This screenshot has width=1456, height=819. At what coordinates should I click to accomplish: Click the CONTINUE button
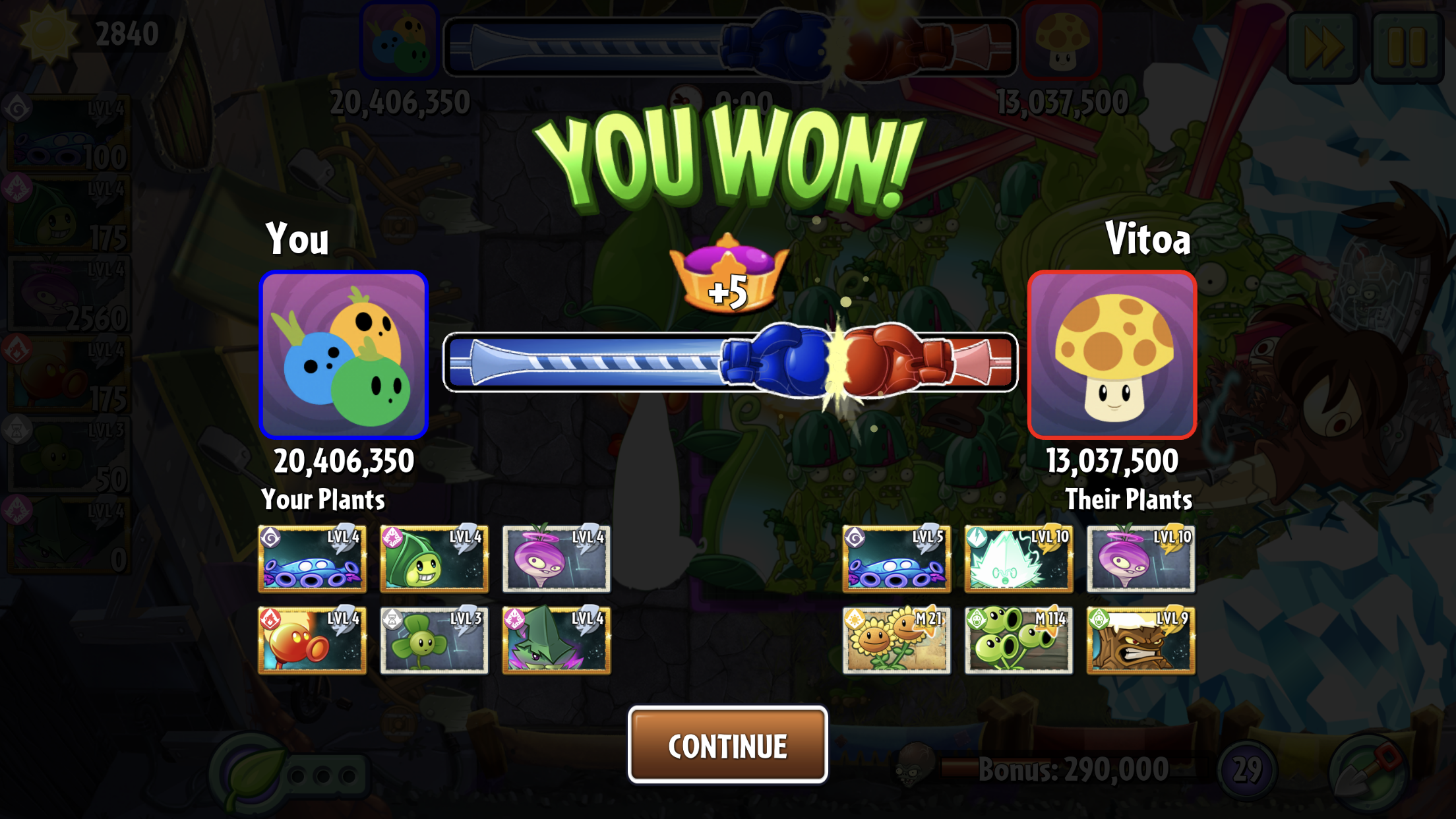tap(727, 745)
